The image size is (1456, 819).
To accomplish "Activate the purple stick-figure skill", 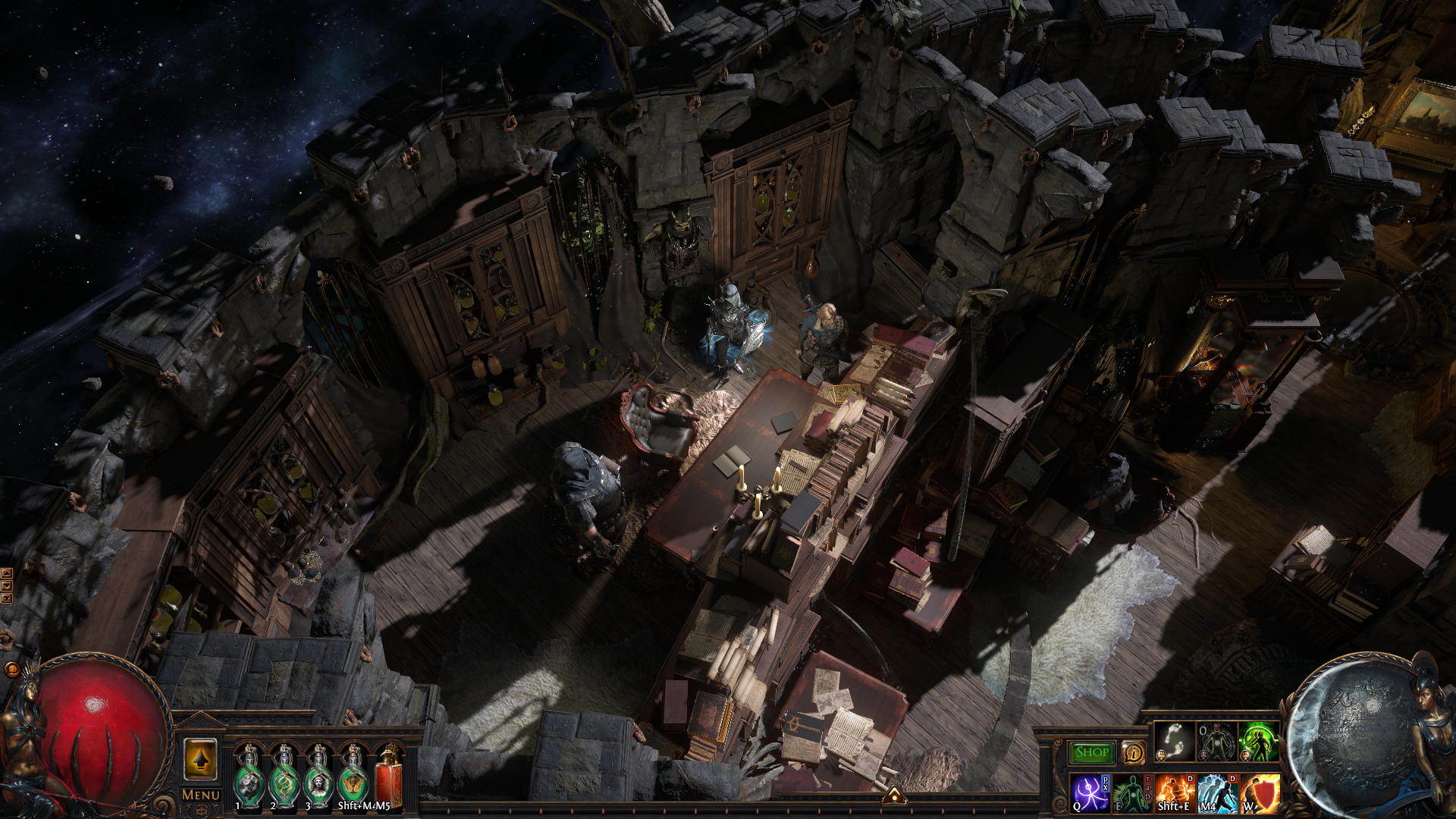I will coord(1090,793).
